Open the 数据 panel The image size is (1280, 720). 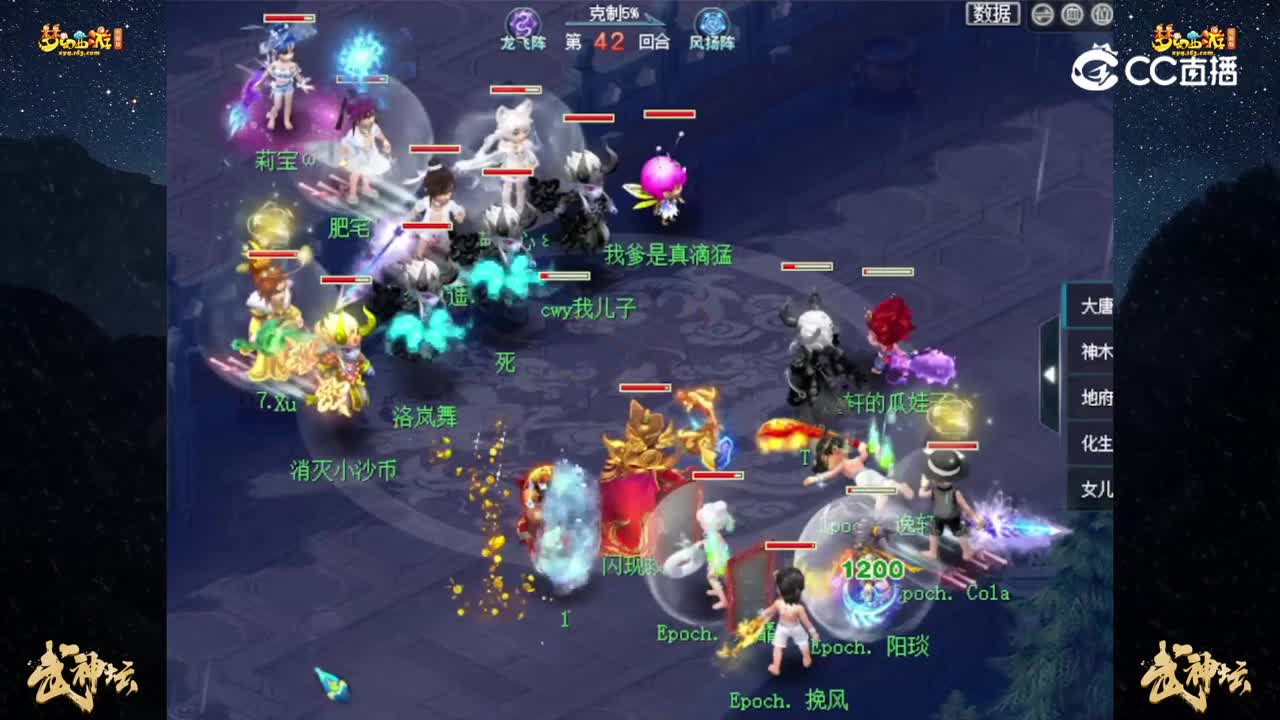pos(991,14)
